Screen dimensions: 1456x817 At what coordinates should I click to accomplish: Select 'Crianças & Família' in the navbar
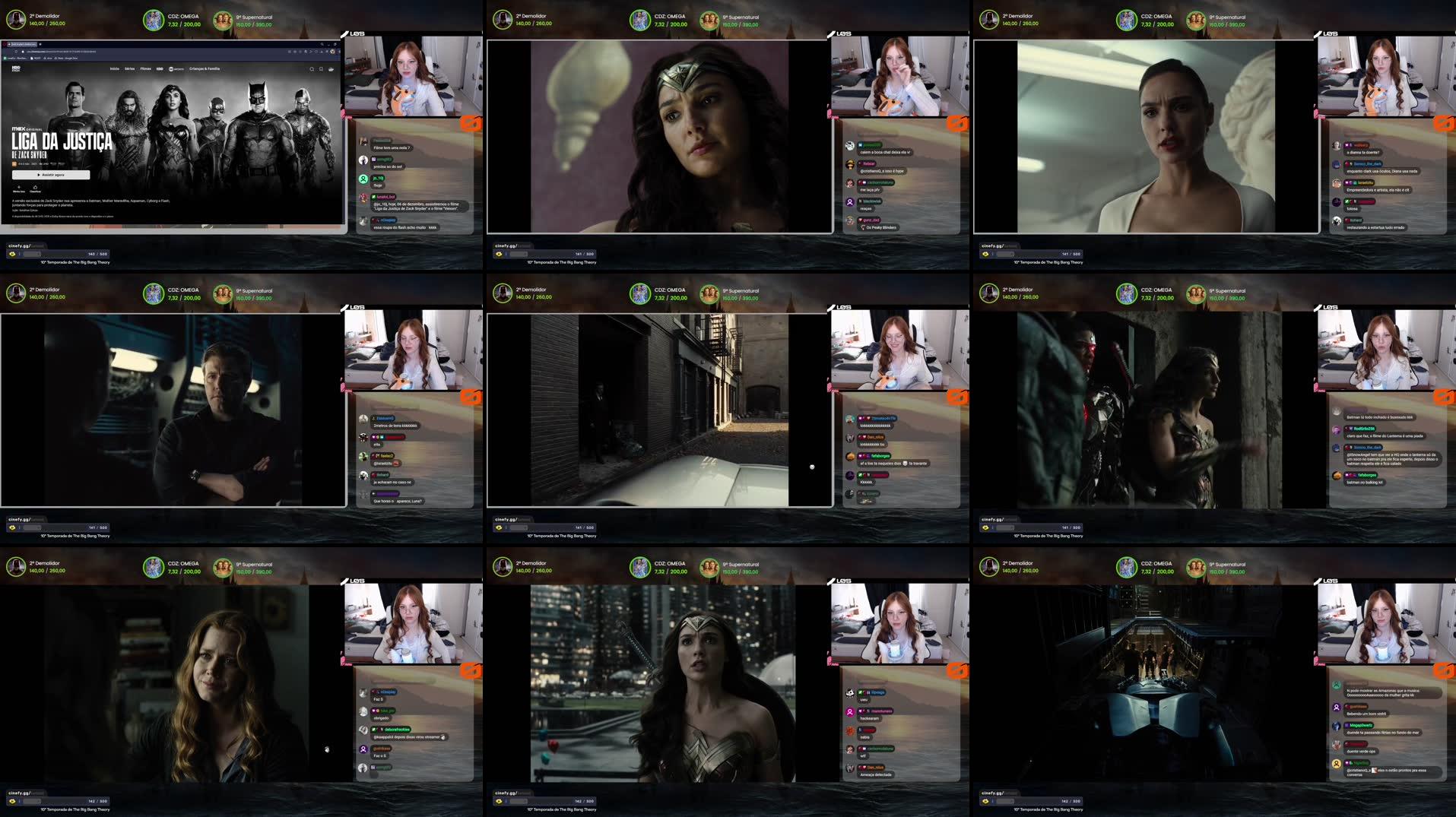[x=204, y=68]
